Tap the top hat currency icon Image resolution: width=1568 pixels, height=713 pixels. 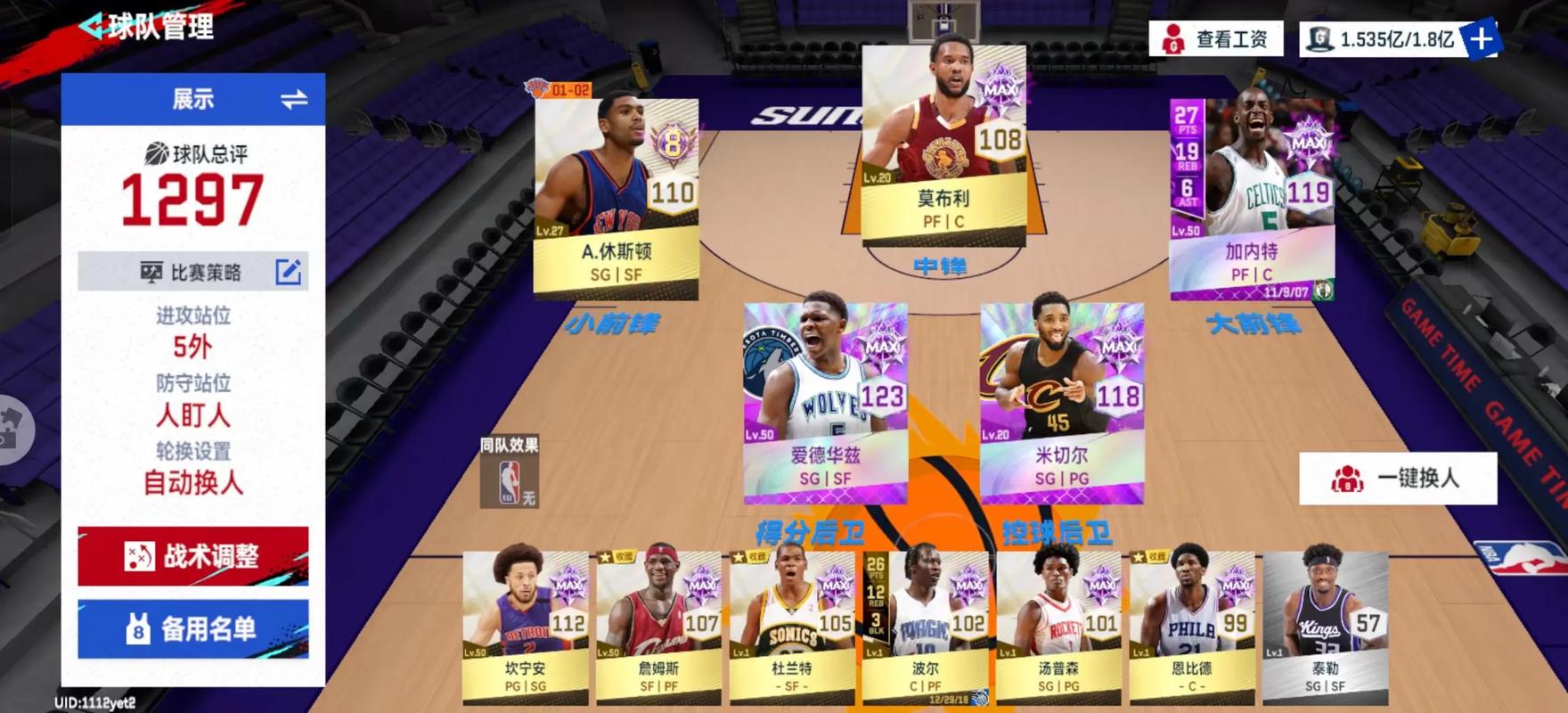tap(1319, 39)
